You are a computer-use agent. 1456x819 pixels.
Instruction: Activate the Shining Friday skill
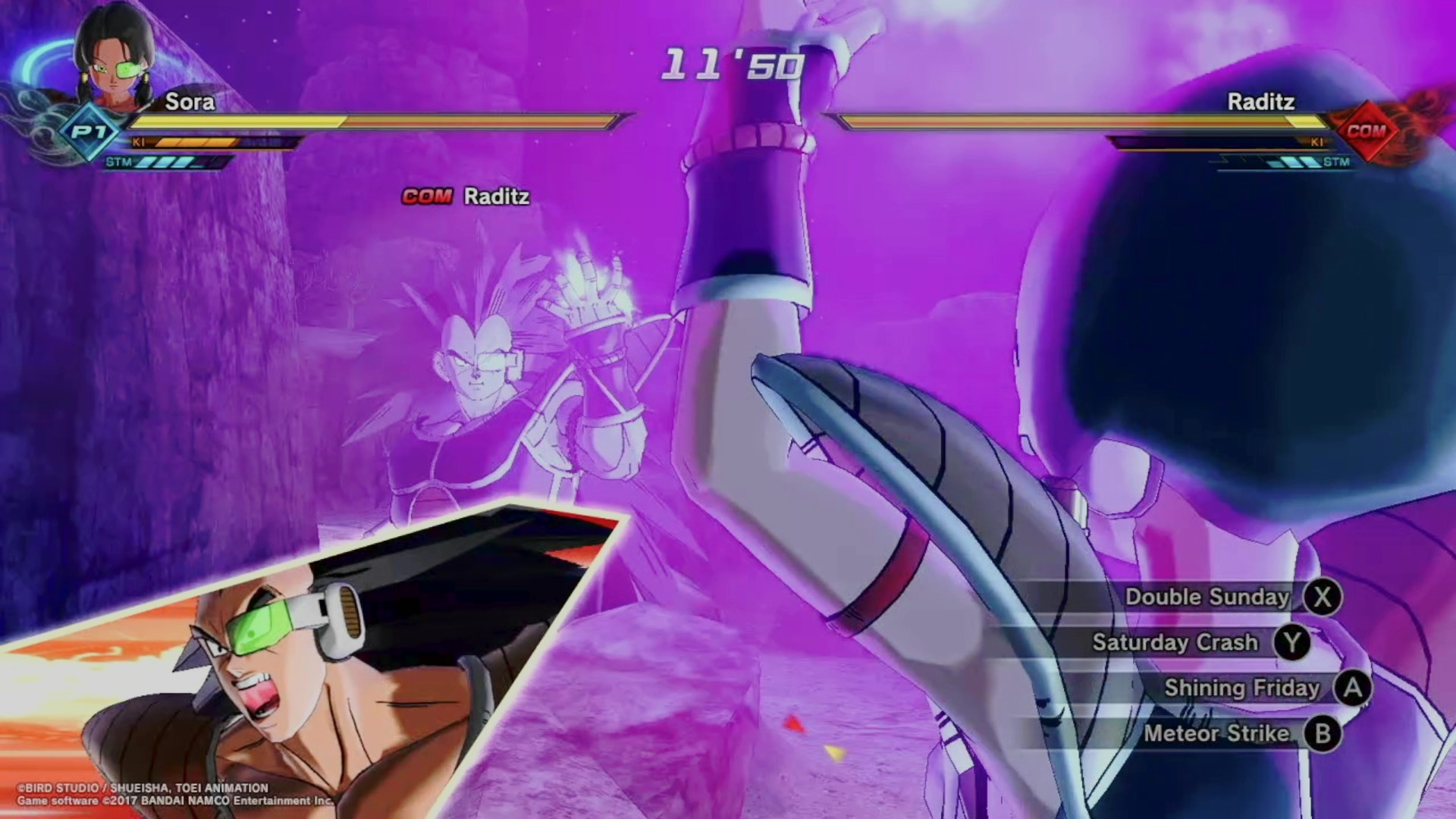(1242, 688)
